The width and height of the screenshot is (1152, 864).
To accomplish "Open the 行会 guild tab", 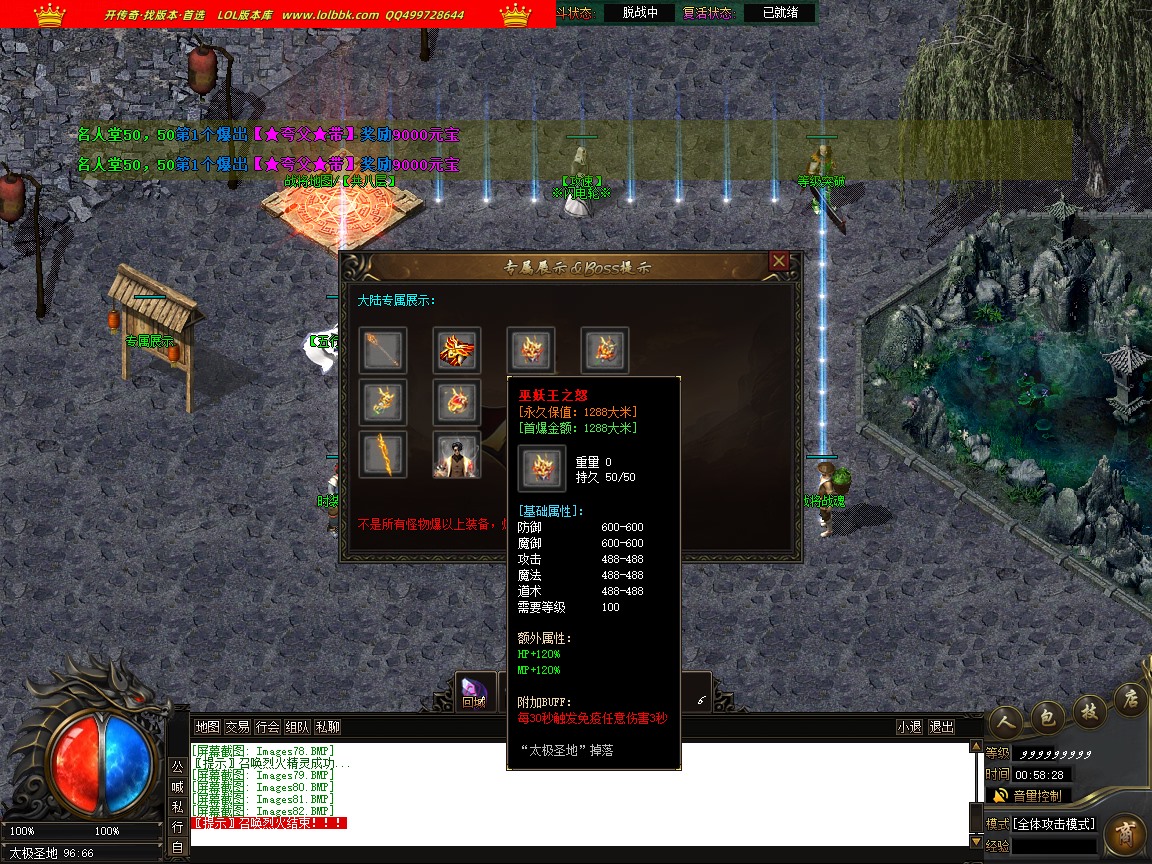I will 267,727.
